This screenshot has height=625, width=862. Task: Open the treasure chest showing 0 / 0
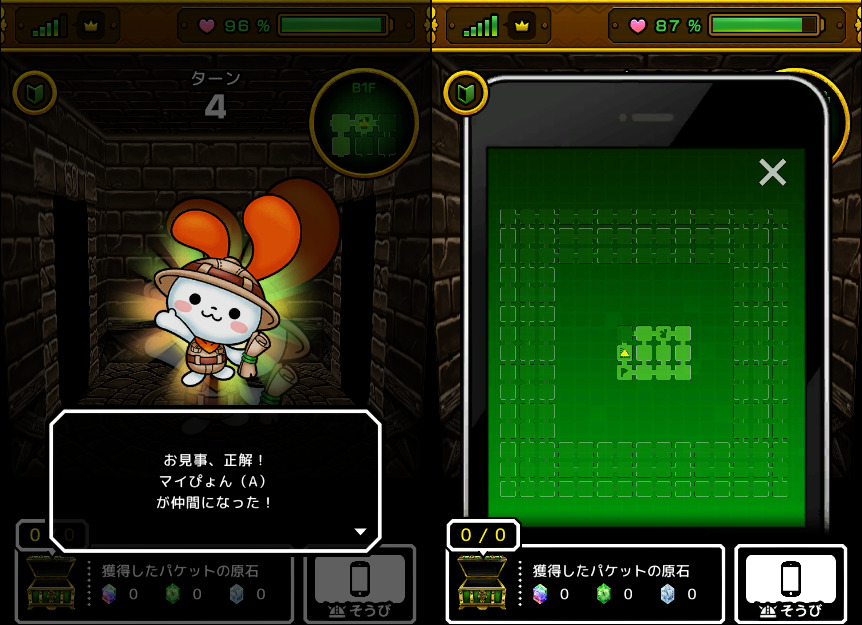(481, 583)
